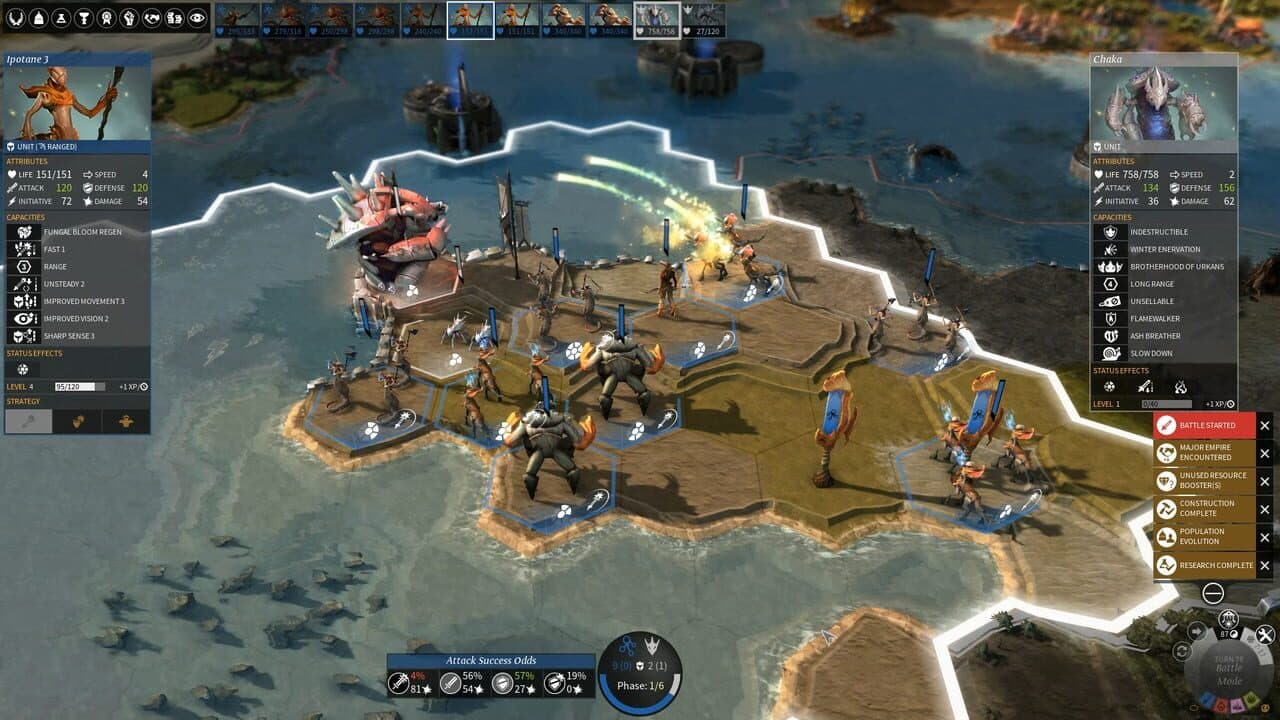Click the Indestructible capacity icon on Chaka's panel
Image resolution: width=1280 pixels, height=720 pixels.
[1110, 232]
